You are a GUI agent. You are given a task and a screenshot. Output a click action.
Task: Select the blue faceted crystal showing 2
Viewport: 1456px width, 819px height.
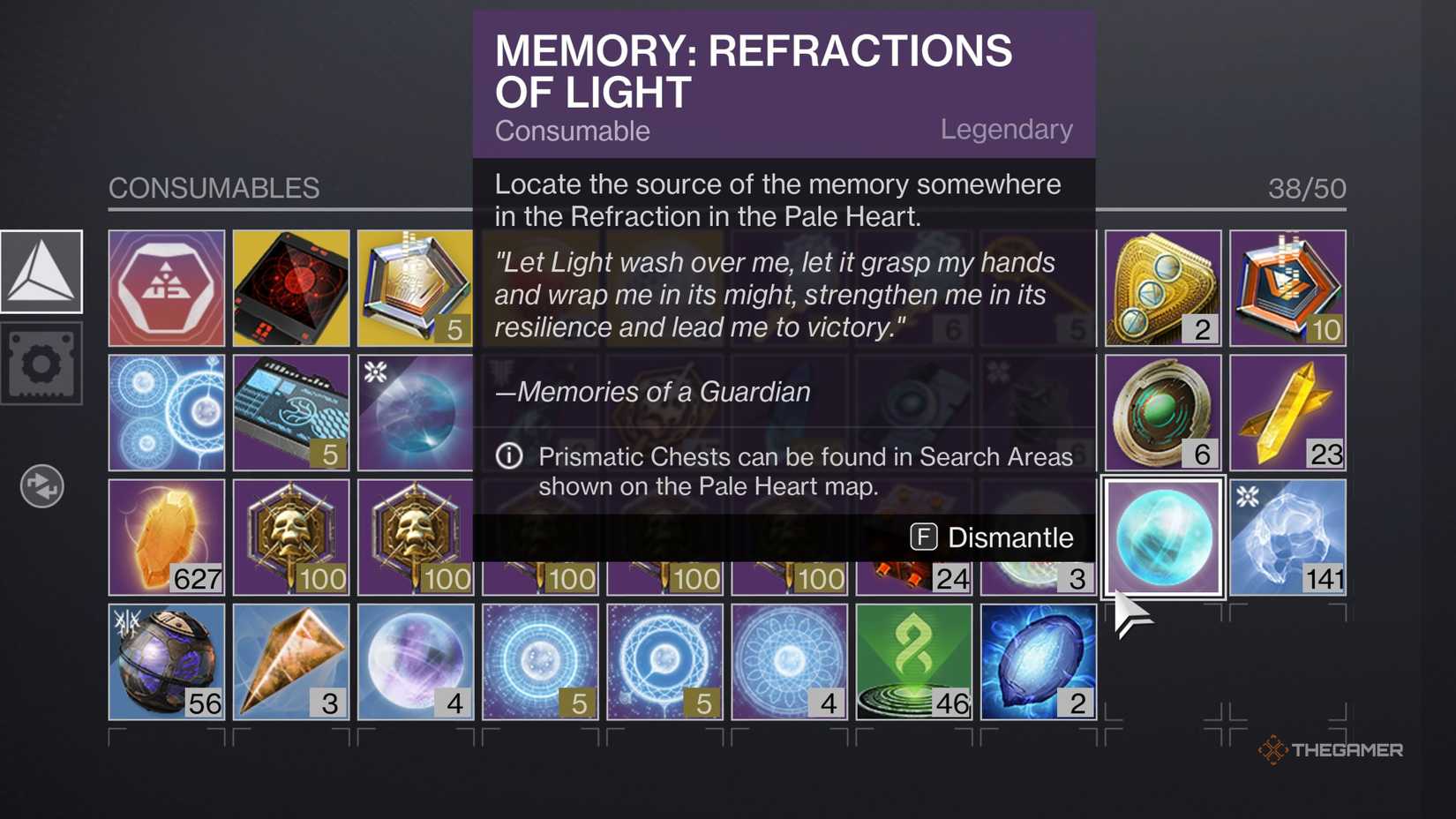1038,661
